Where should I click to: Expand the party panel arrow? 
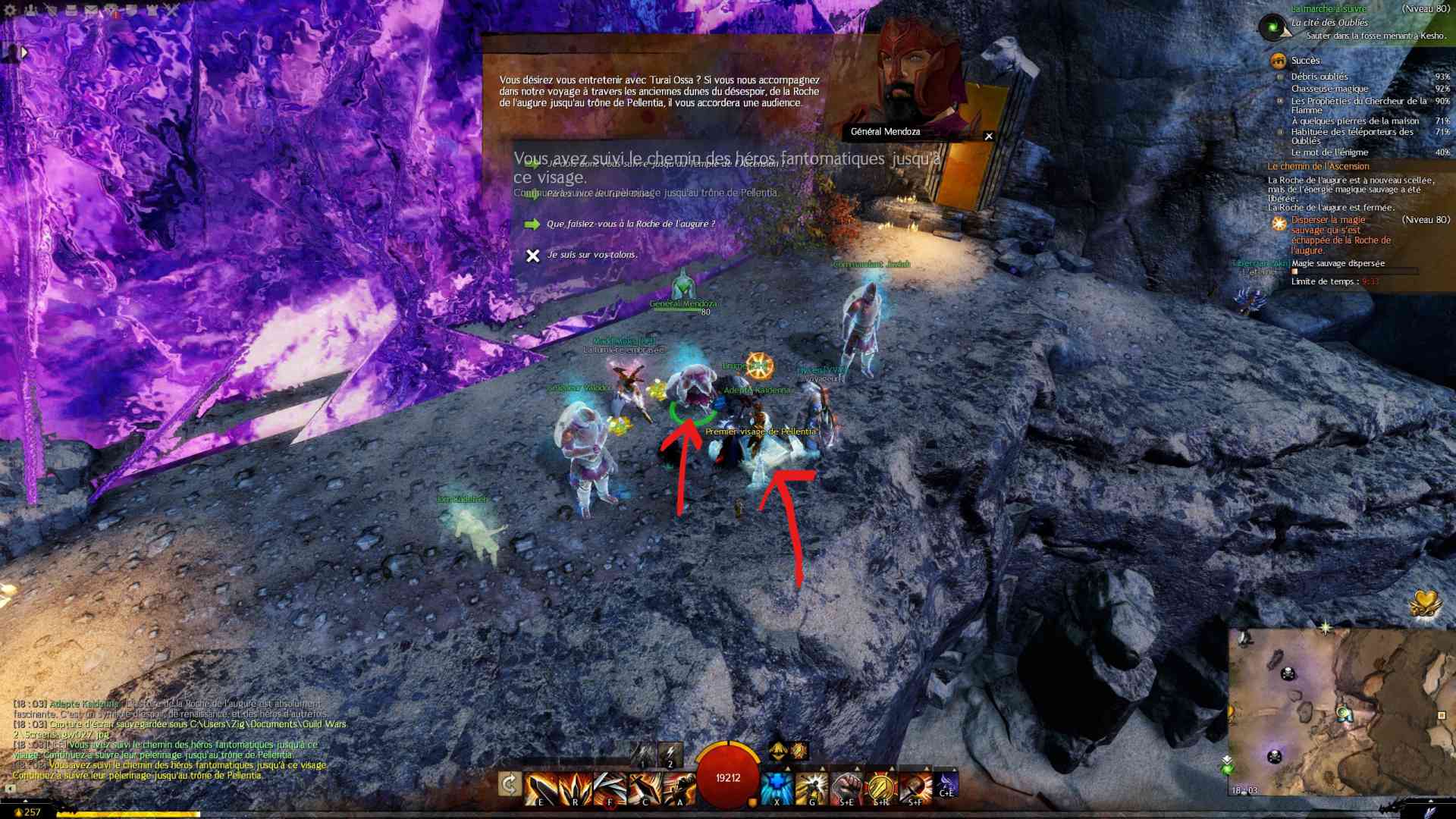pyautogui.click(x=24, y=52)
